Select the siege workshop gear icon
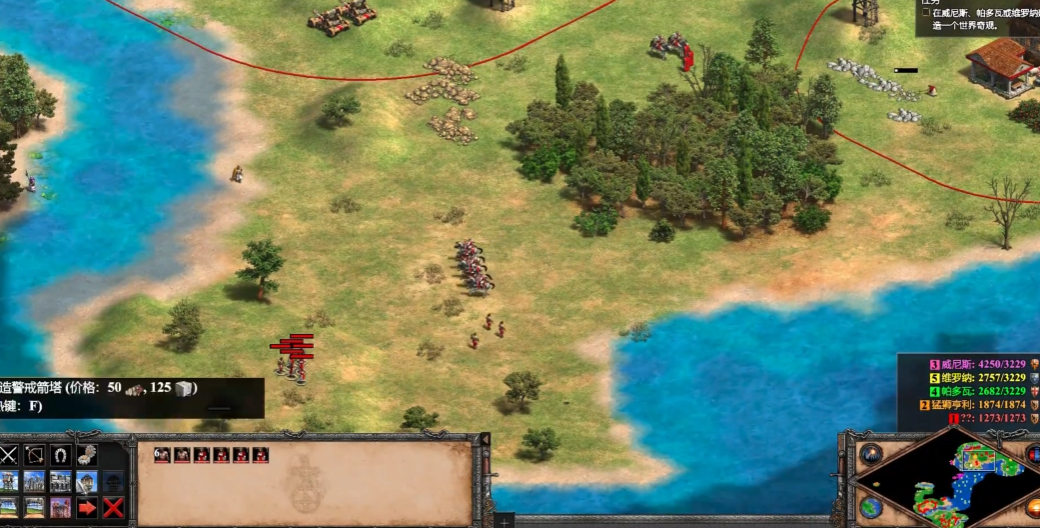Screen dimensions: 1040x528 tap(87, 456)
